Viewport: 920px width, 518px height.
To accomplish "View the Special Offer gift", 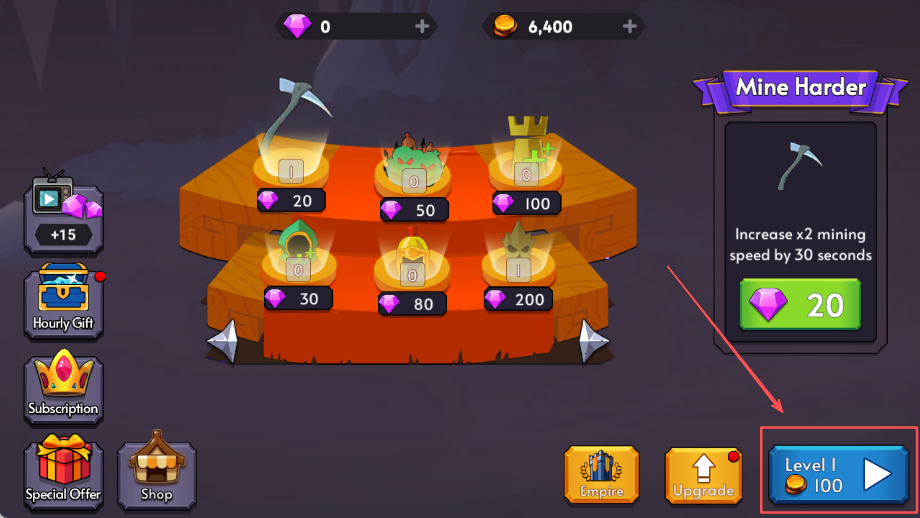I will pos(64,474).
